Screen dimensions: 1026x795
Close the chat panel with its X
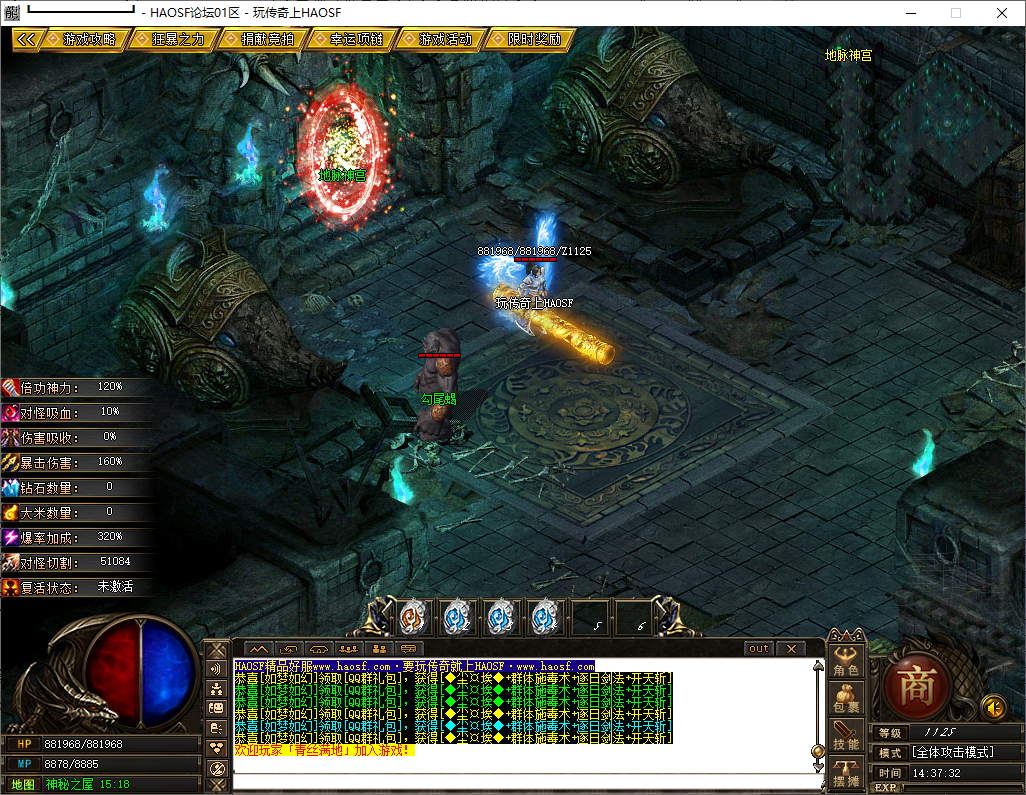click(790, 649)
